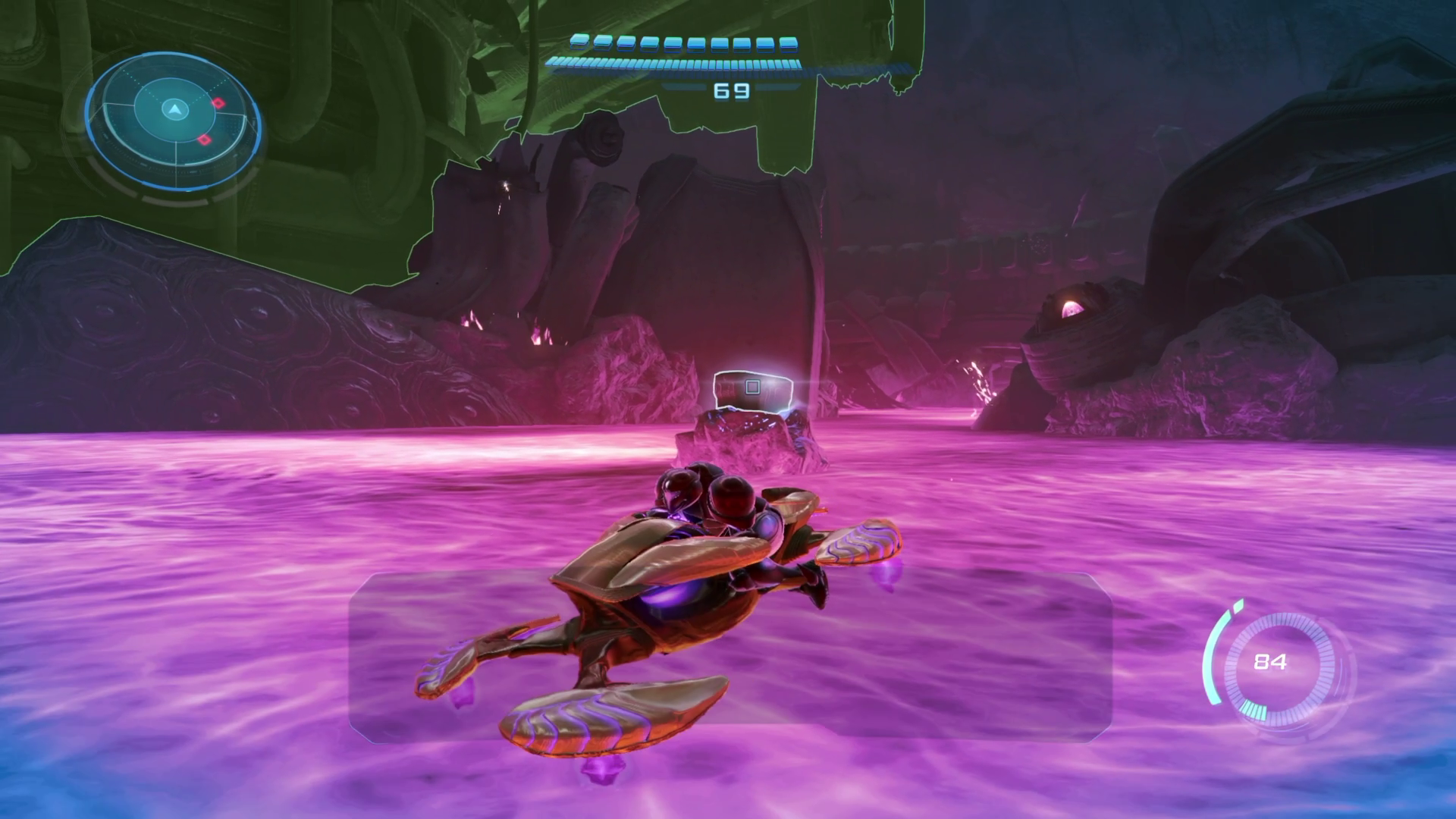
Task: Click the square lock-on target marker
Action: click(752, 388)
